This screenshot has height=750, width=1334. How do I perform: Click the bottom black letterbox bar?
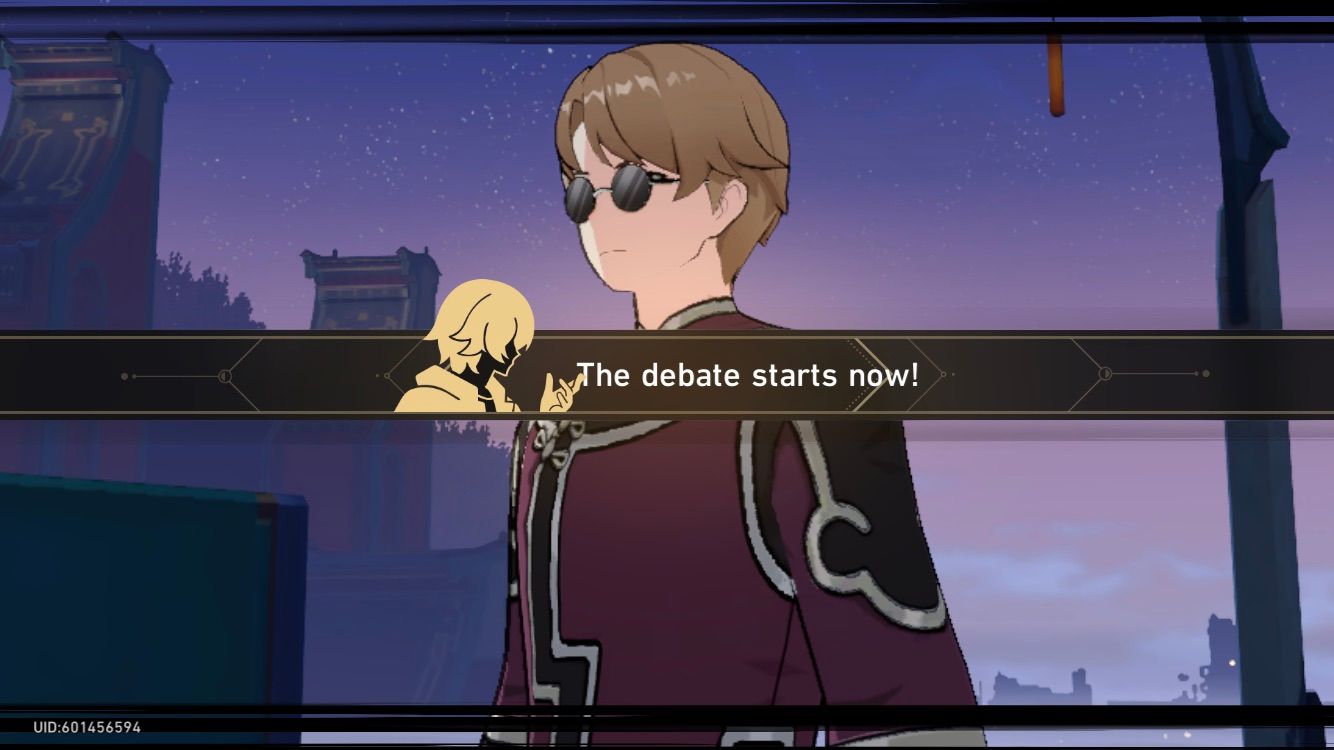(667, 740)
